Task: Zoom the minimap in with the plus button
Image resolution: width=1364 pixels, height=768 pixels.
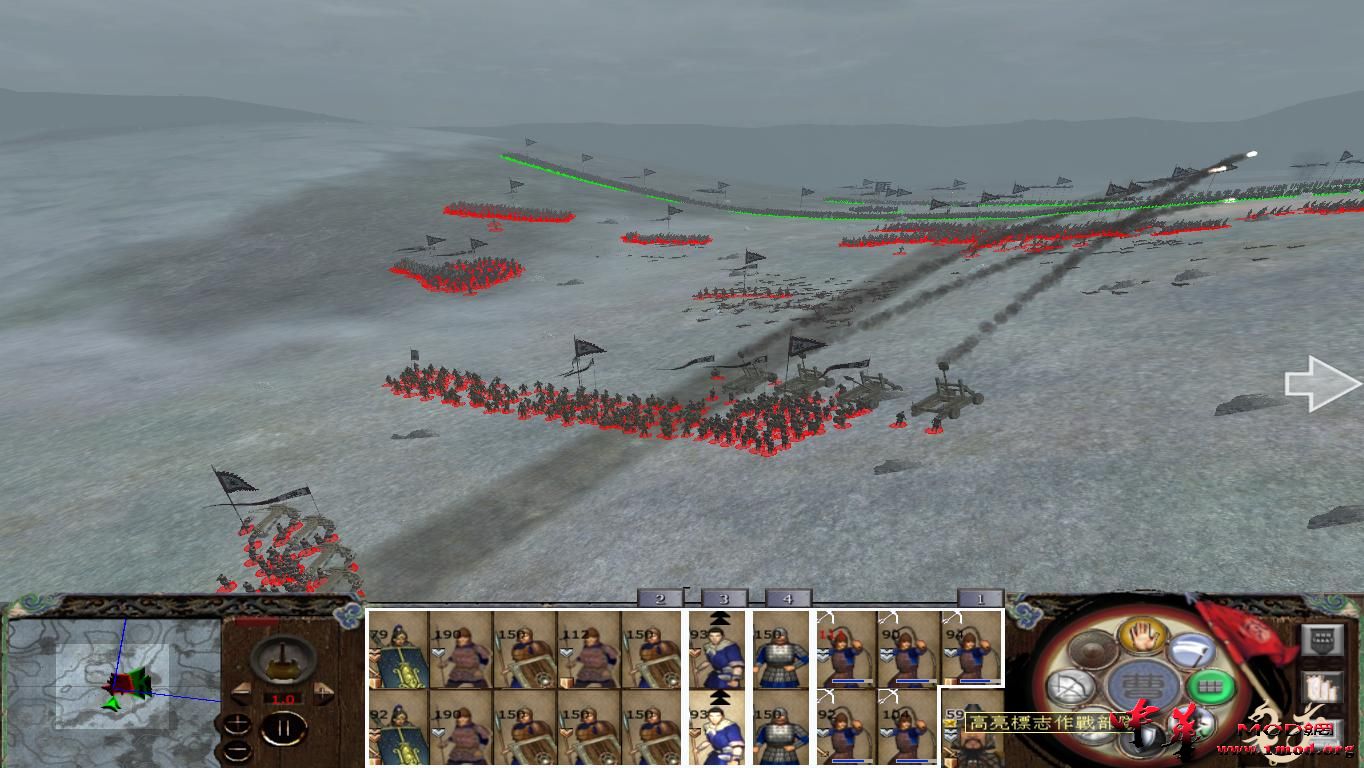Action: pyautogui.click(x=238, y=722)
